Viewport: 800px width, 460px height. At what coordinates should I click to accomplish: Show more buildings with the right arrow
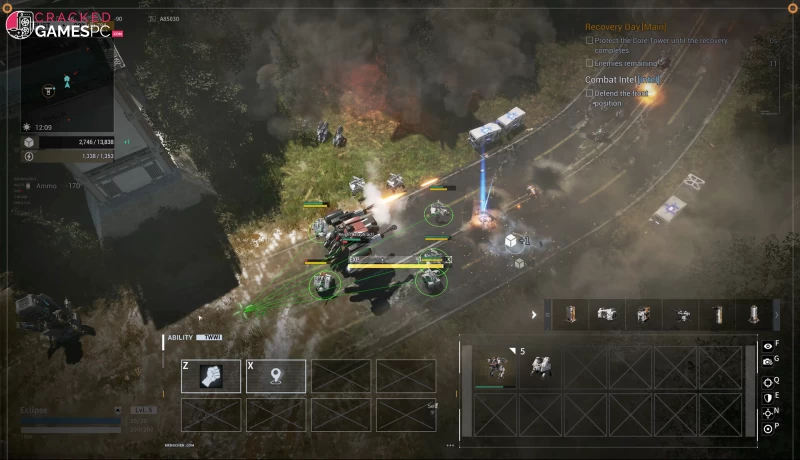[x=777, y=315]
